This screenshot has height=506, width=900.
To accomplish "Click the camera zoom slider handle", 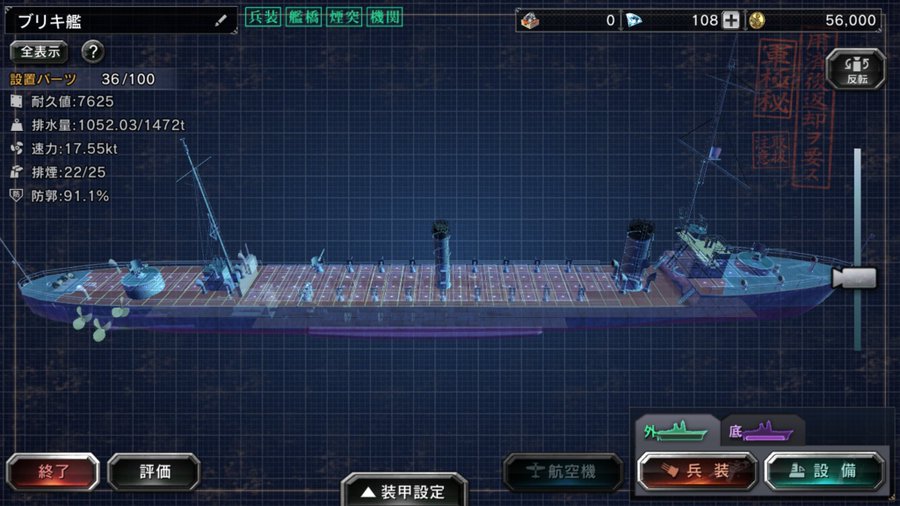I will (856, 278).
